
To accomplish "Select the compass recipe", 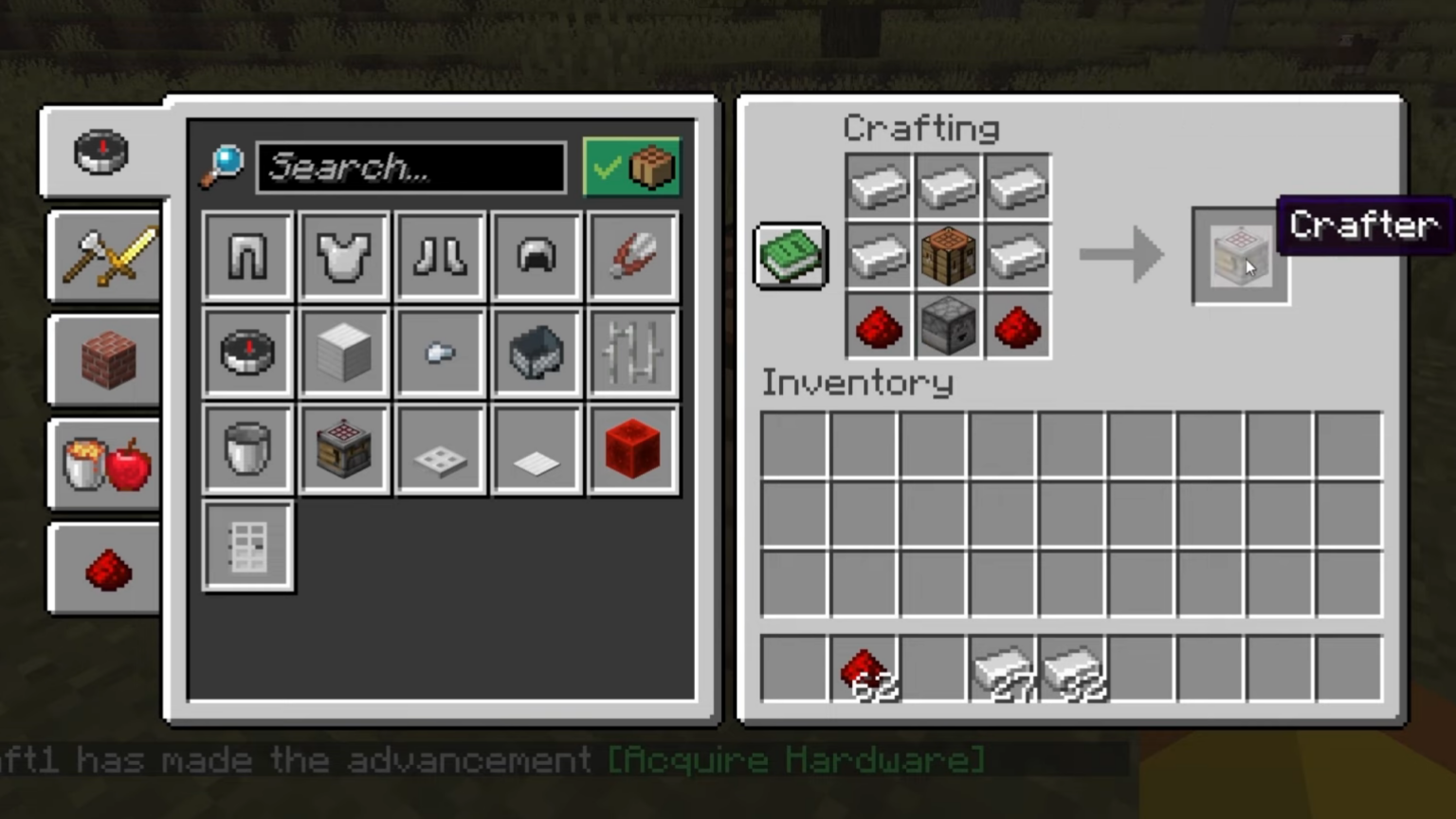I will pos(246,353).
